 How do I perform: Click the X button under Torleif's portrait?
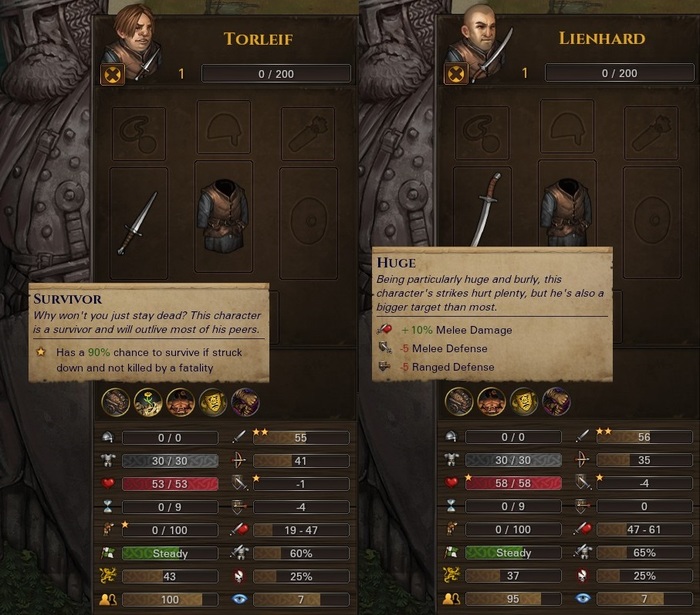(x=113, y=74)
